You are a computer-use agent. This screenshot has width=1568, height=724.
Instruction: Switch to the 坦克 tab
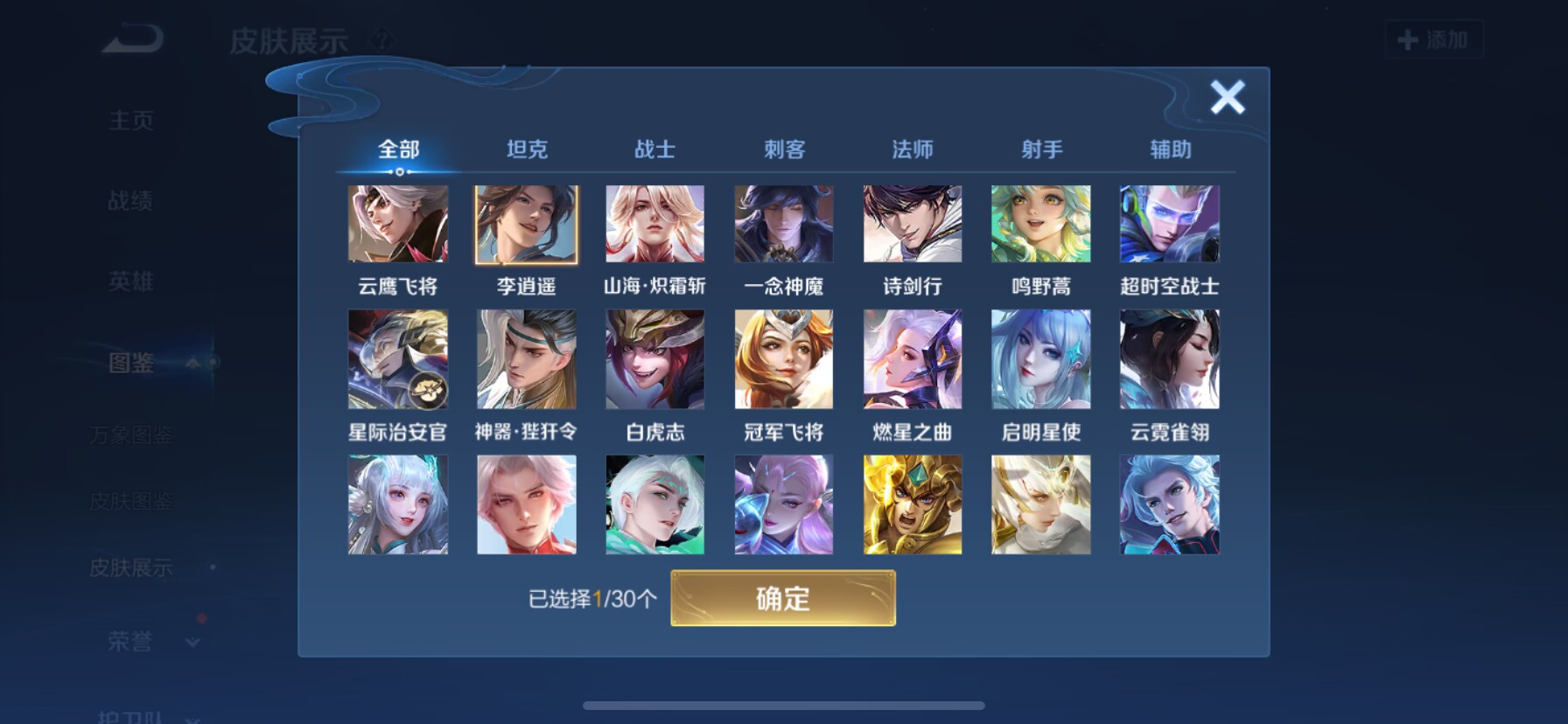click(x=526, y=150)
